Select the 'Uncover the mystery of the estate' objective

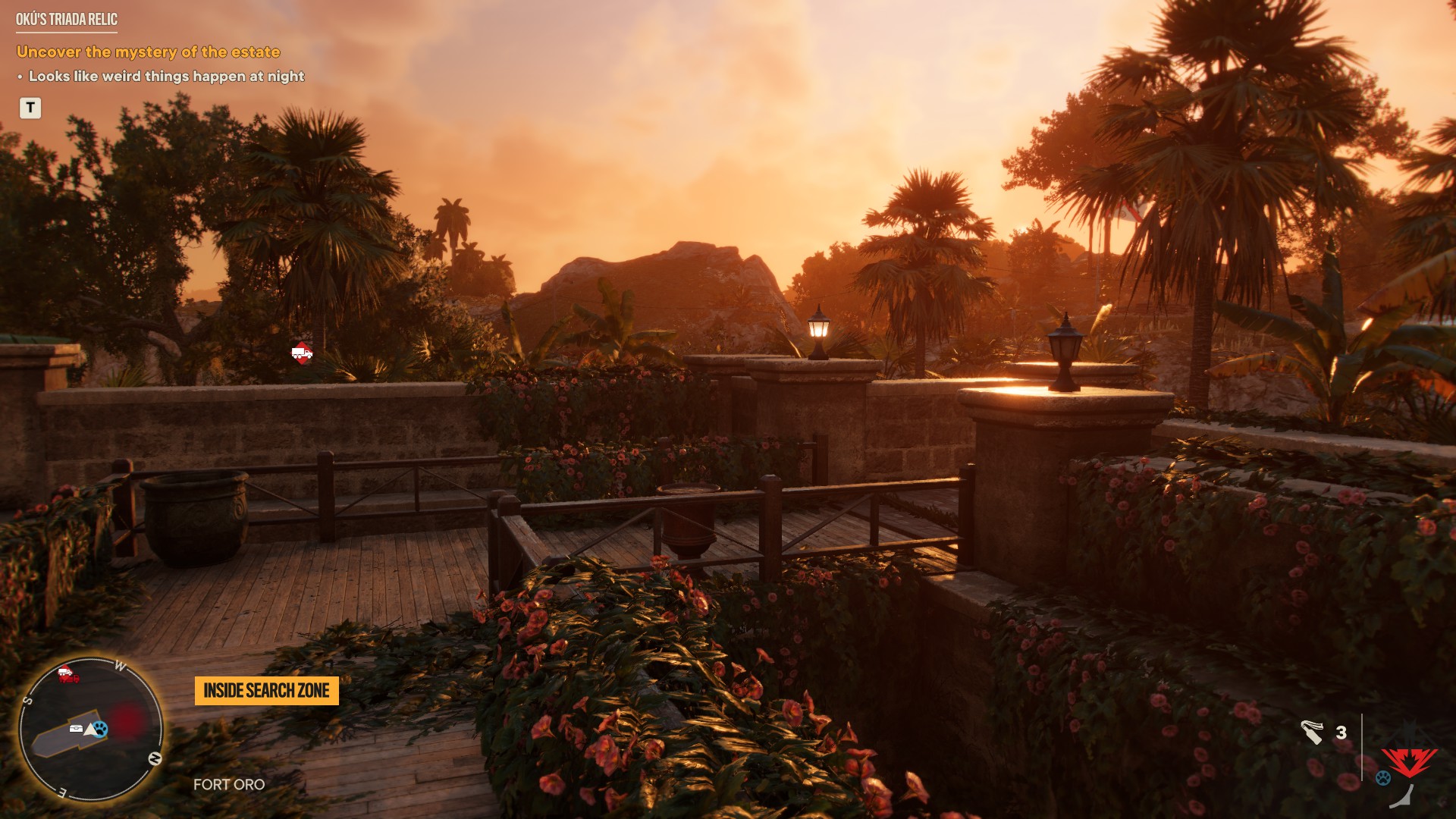149,52
